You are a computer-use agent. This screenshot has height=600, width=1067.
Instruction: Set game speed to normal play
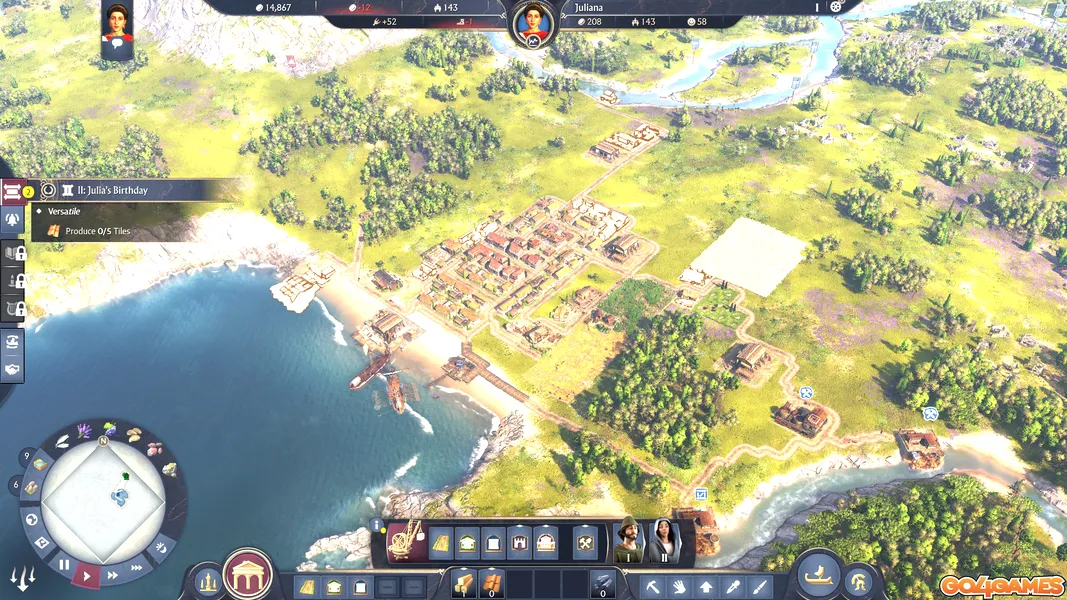[x=88, y=575]
